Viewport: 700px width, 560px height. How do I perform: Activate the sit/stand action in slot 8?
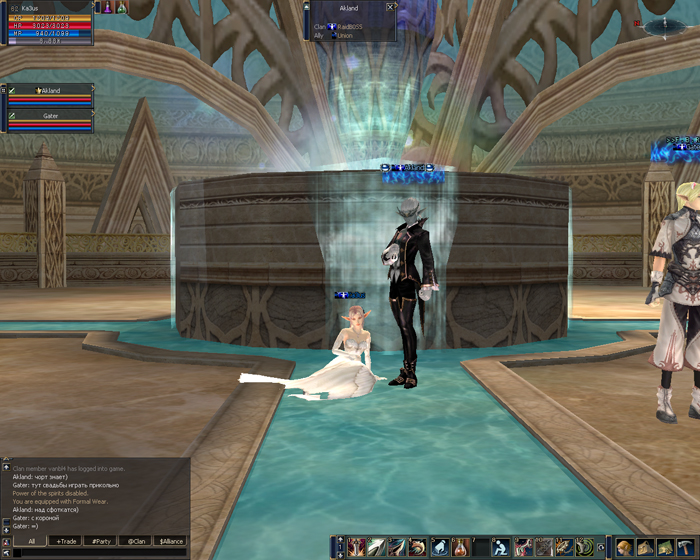pyautogui.click(x=500, y=547)
